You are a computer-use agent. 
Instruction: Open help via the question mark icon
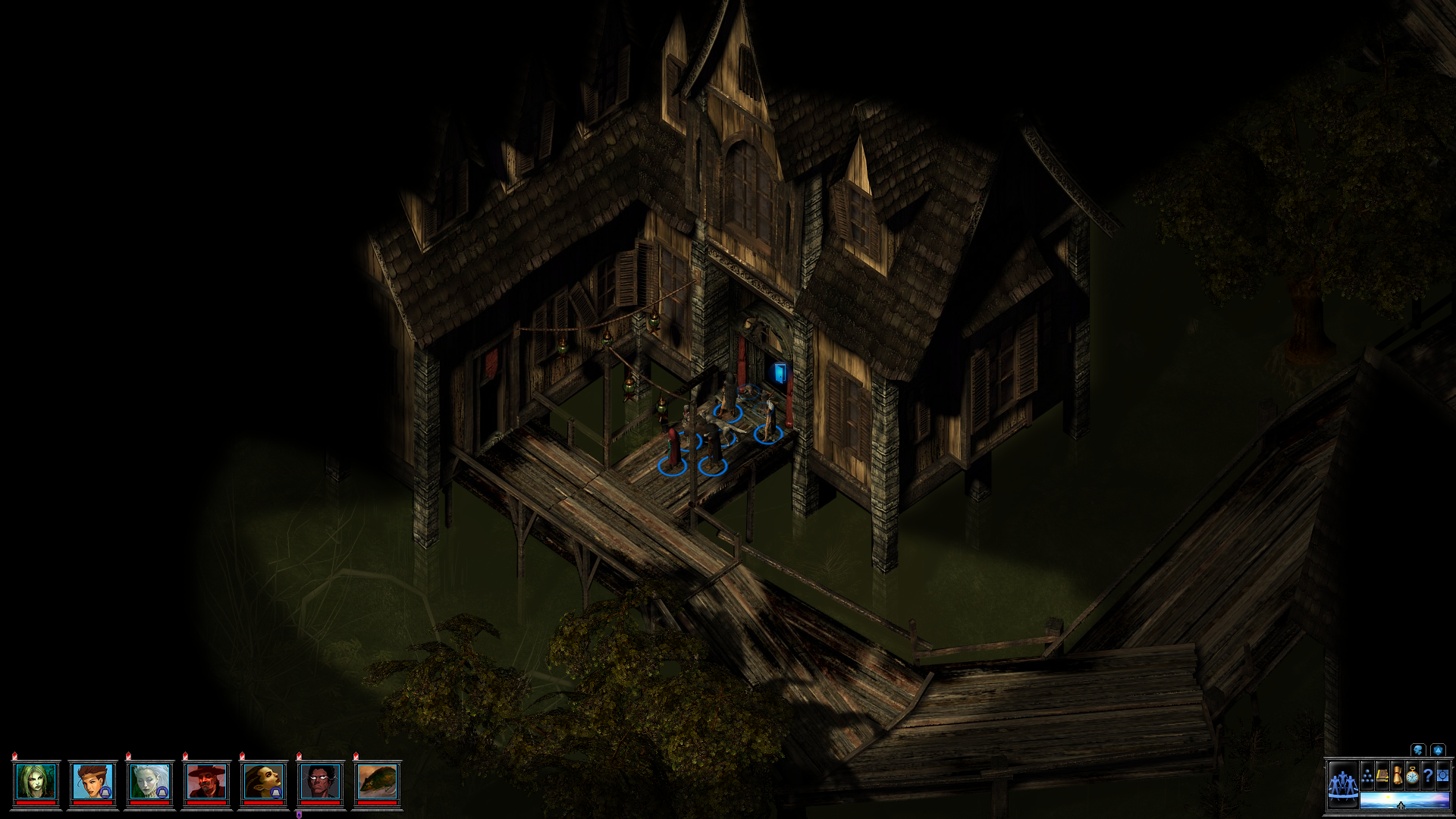(1428, 775)
